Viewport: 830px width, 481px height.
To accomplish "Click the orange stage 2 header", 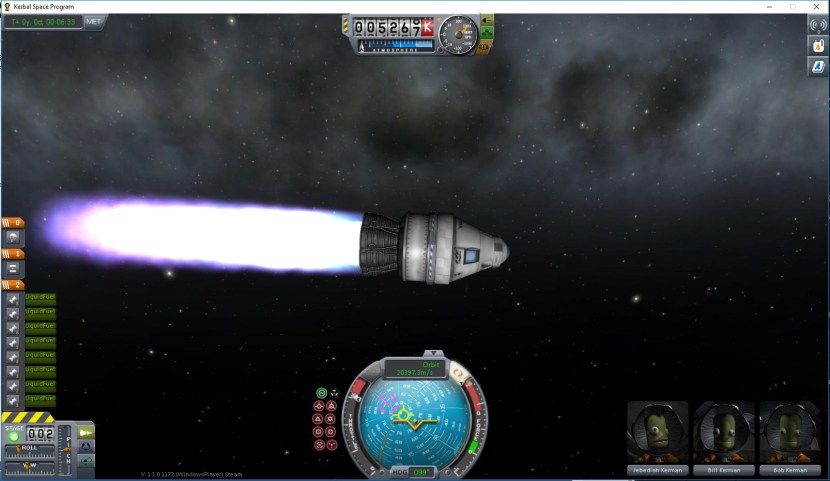I will pos(13,285).
